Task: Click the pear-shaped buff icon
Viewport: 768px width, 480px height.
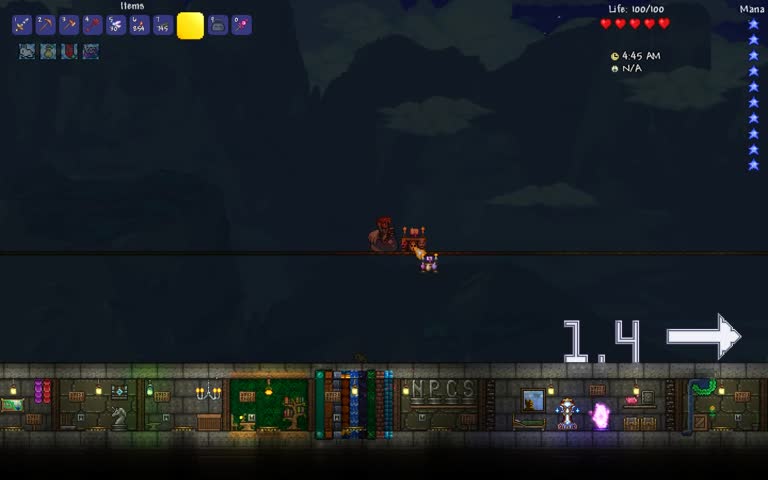Action: point(48,51)
